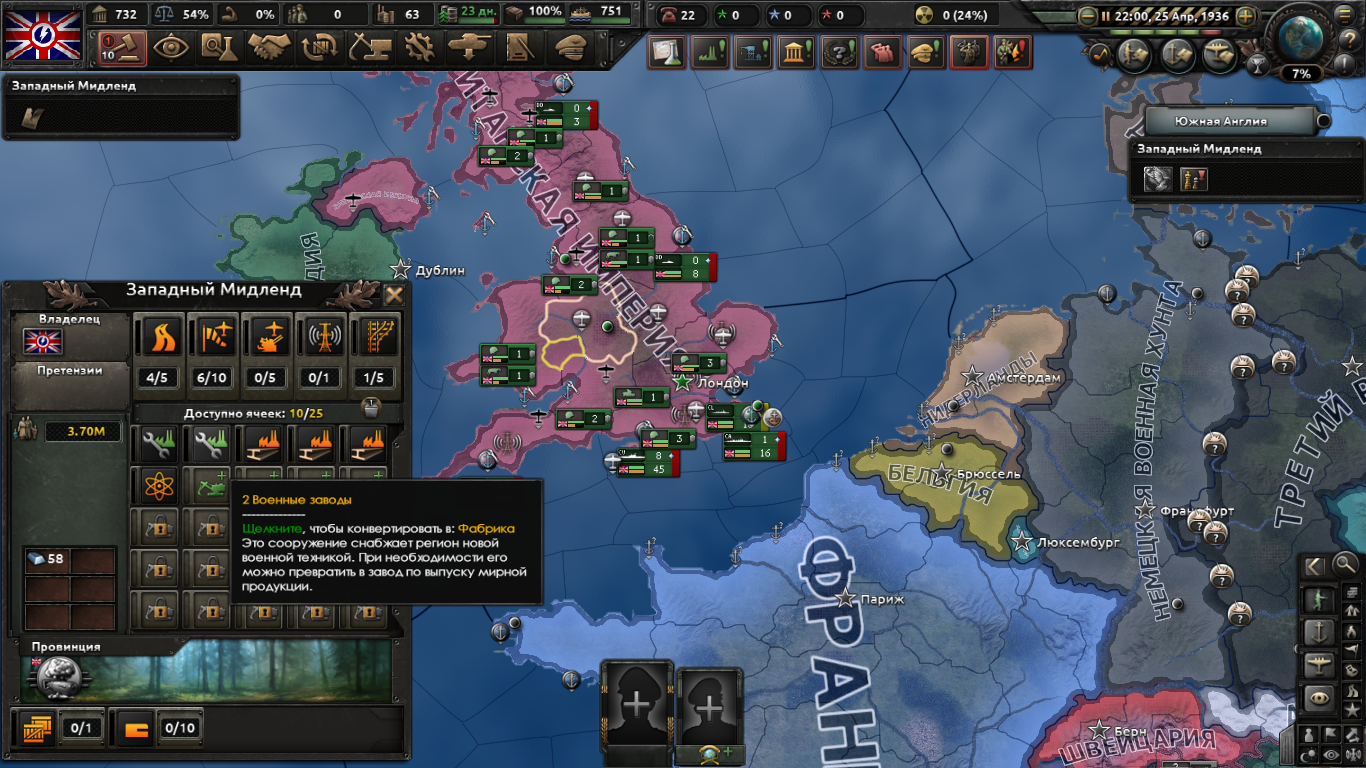This screenshot has height=768, width=1366.
Task: Select the naval map mode anchor icon
Action: [1318, 631]
